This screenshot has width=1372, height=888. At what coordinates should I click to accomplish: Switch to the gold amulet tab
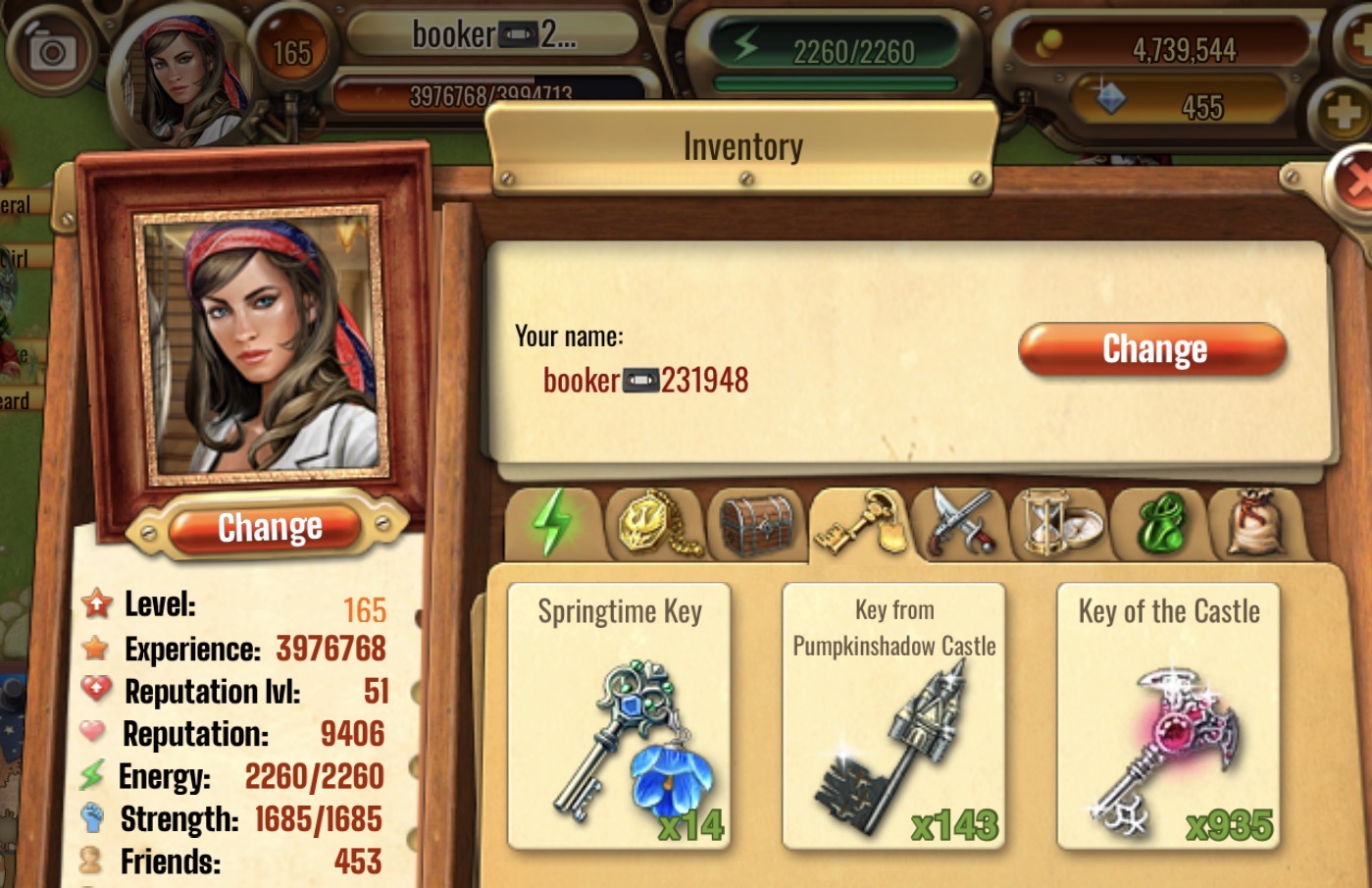click(657, 523)
